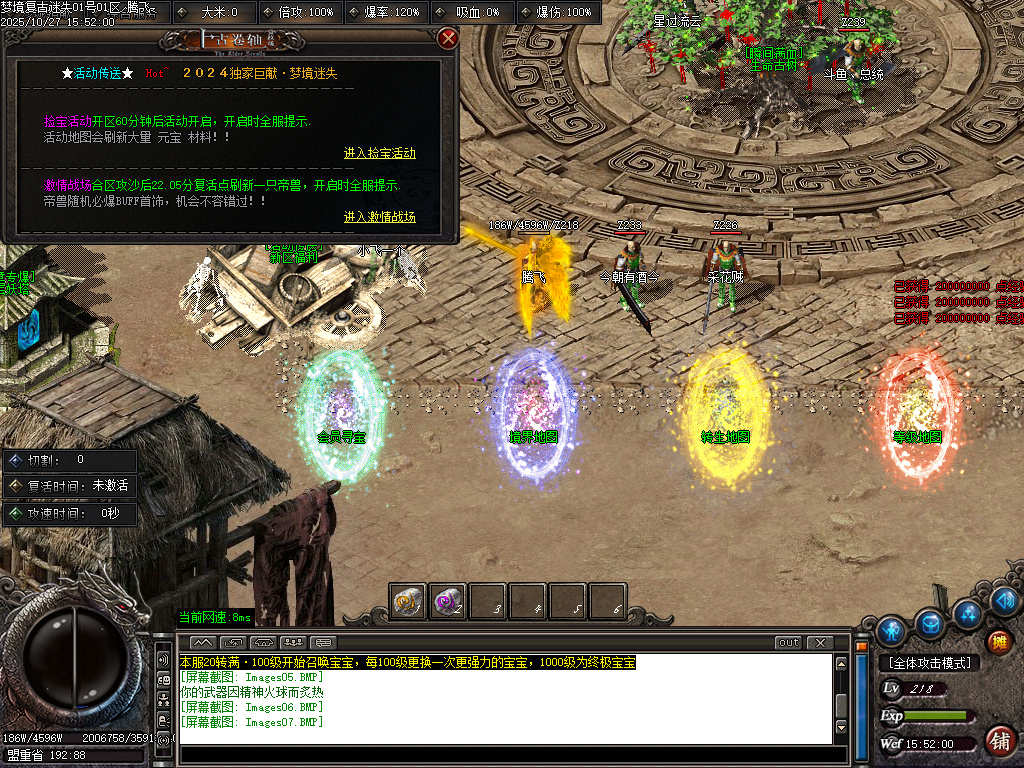The width and height of the screenshot is (1024, 768).
Task: Open the 摊 stall button
Action: point(997,642)
